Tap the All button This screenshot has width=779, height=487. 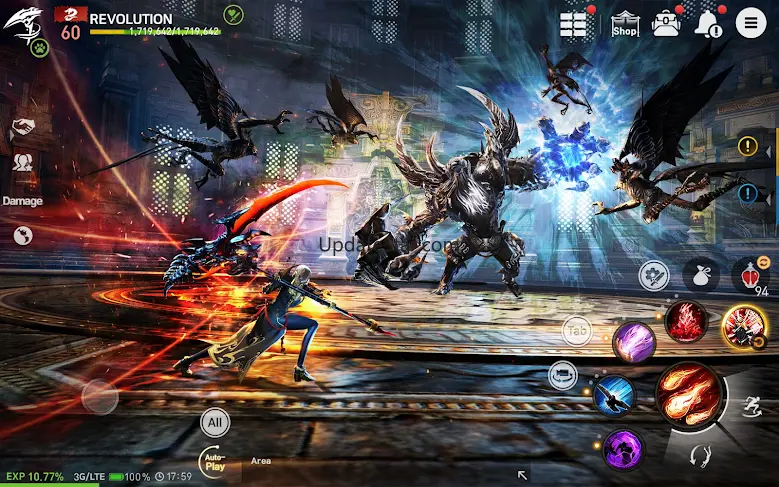pyautogui.click(x=215, y=421)
